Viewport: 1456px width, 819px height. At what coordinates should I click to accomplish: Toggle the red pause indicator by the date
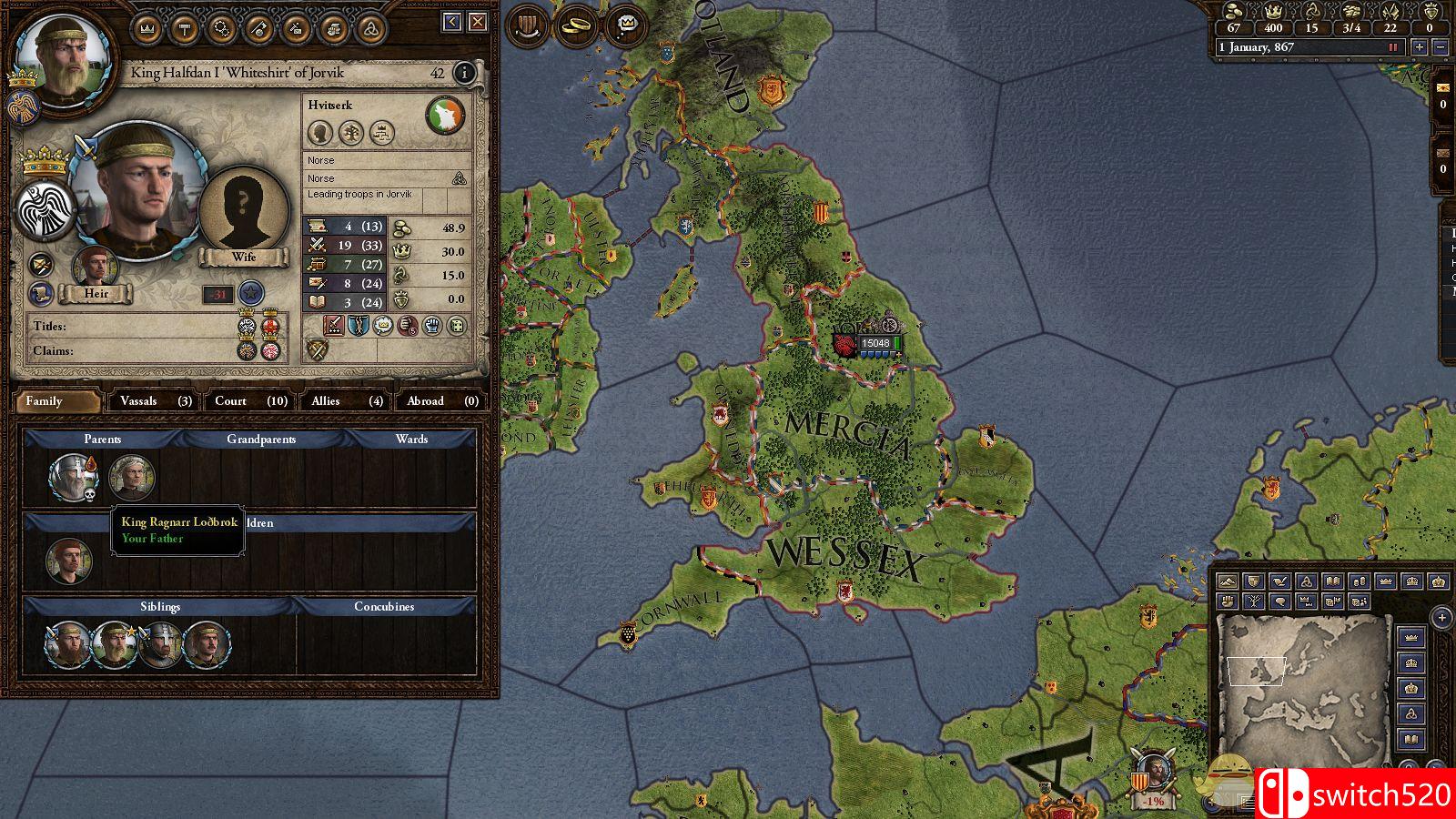point(1392,47)
